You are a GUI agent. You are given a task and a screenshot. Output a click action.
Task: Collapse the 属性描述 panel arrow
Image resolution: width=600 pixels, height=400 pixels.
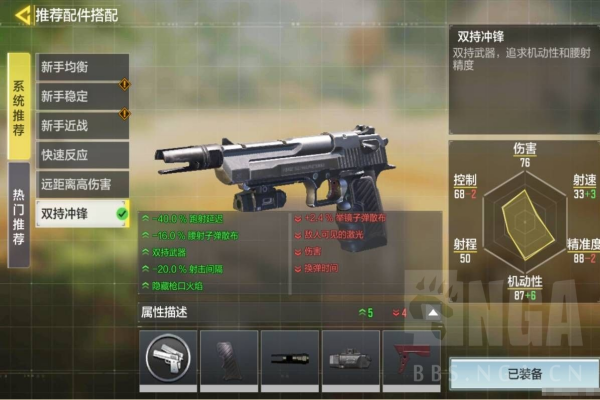(x=433, y=313)
